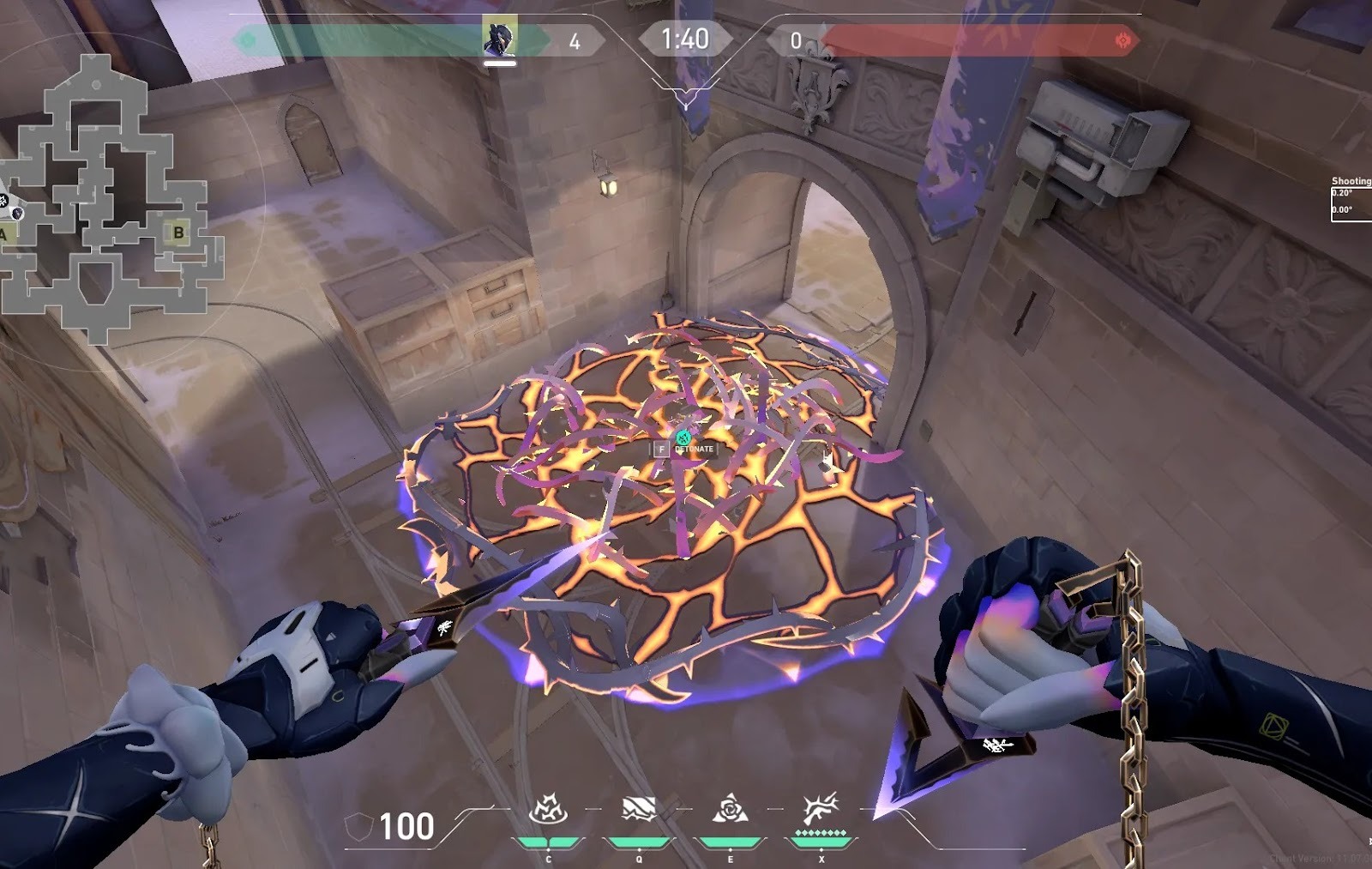Select the B site marker on minimap
1372x869 pixels.
pos(178,232)
